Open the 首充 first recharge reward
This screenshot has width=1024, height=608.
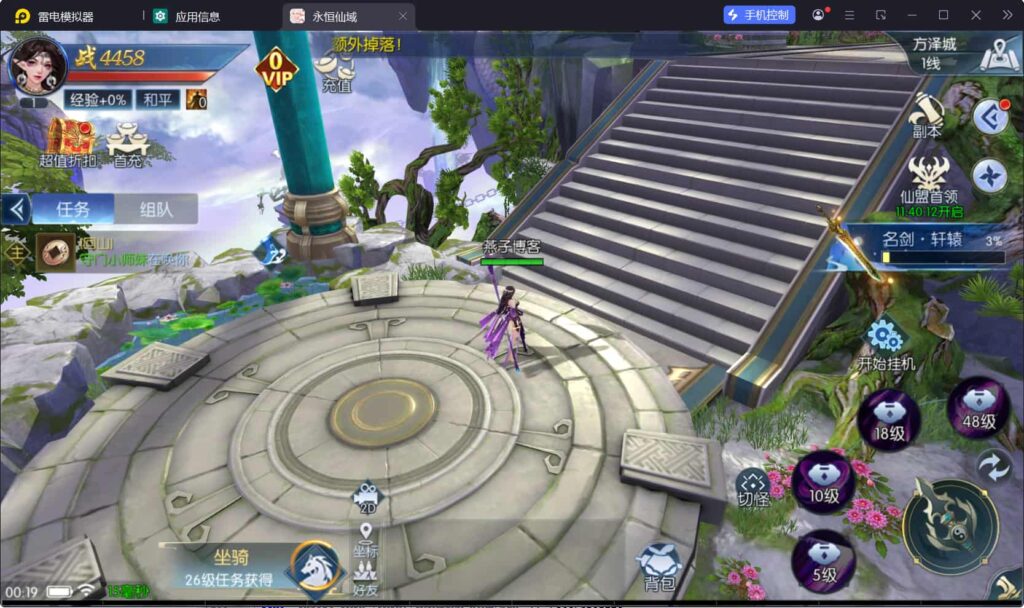[128, 143]
